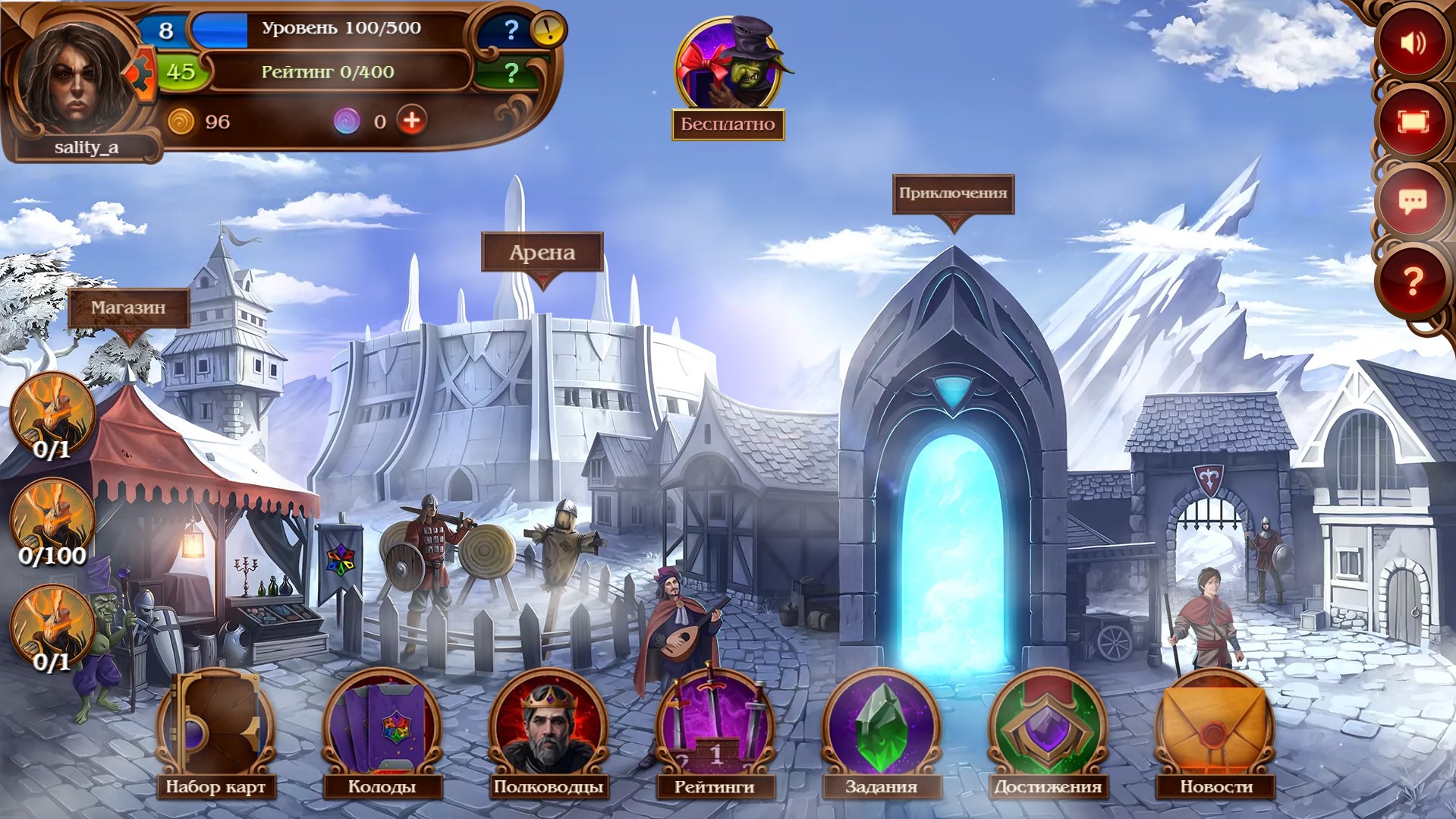Click the 0/100 quest medallion

(52, 516)
